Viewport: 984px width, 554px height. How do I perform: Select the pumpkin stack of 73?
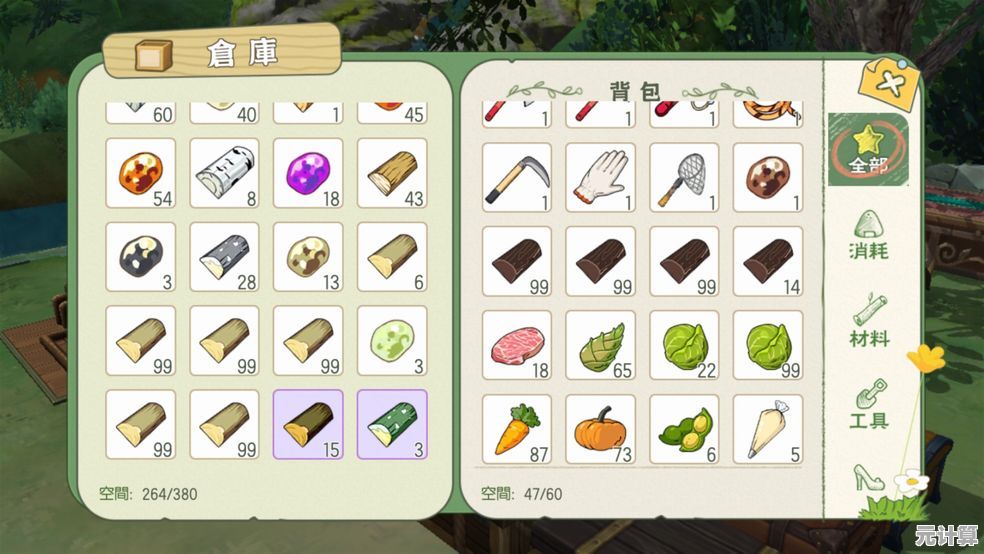pyautogui.click(x=601, y=429)
